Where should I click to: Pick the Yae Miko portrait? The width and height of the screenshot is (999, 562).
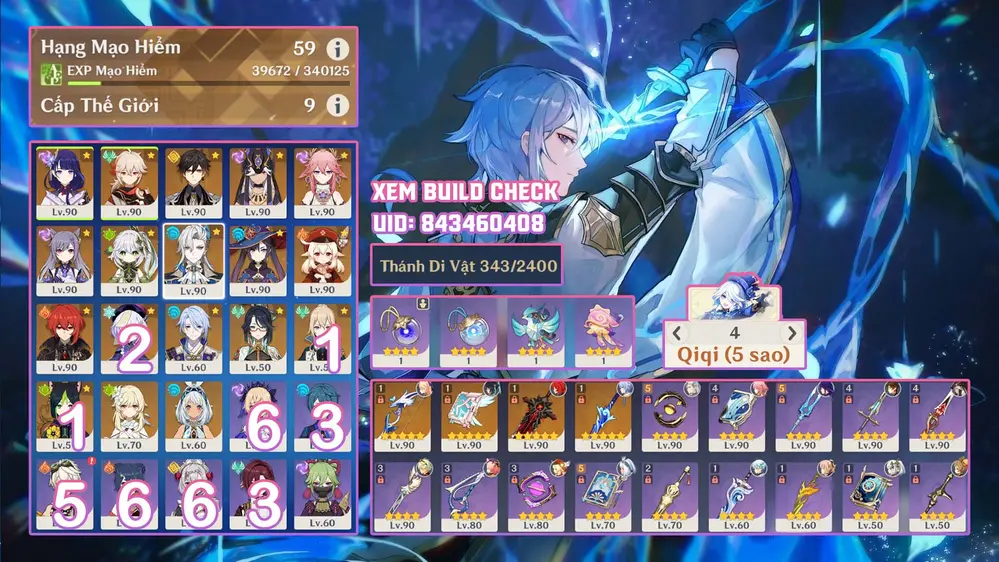(322, 183)
